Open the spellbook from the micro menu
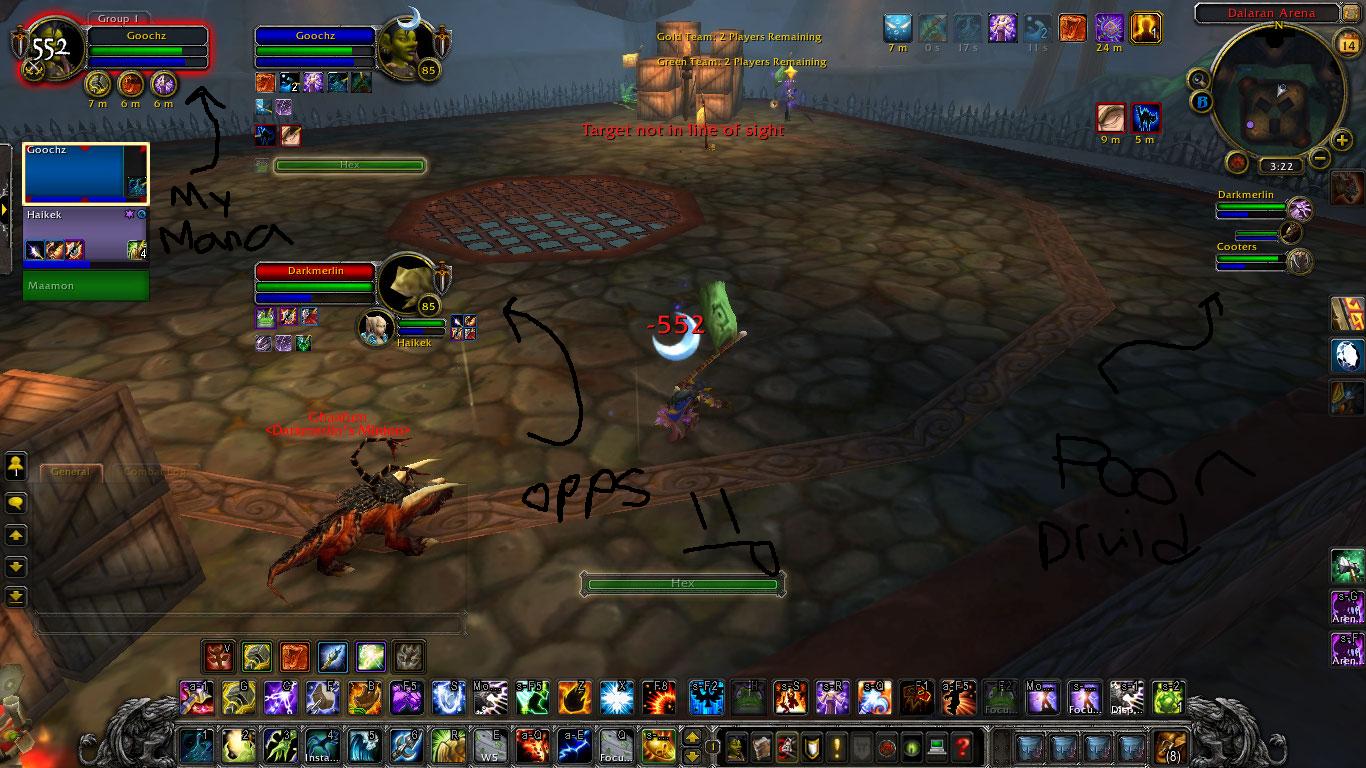Screen dimensions: 1366x768 pyautogui.click(x=760, y=748)
